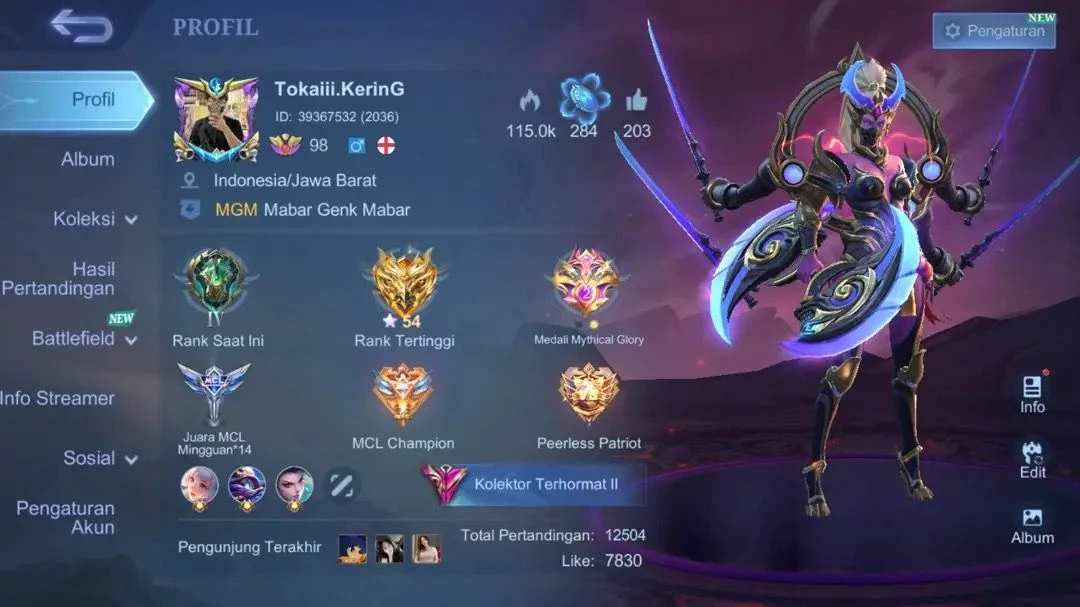The width and height of the screenshot is (1080, 607).
Task: Open the Album tab in sidebar
Action: 88,159
